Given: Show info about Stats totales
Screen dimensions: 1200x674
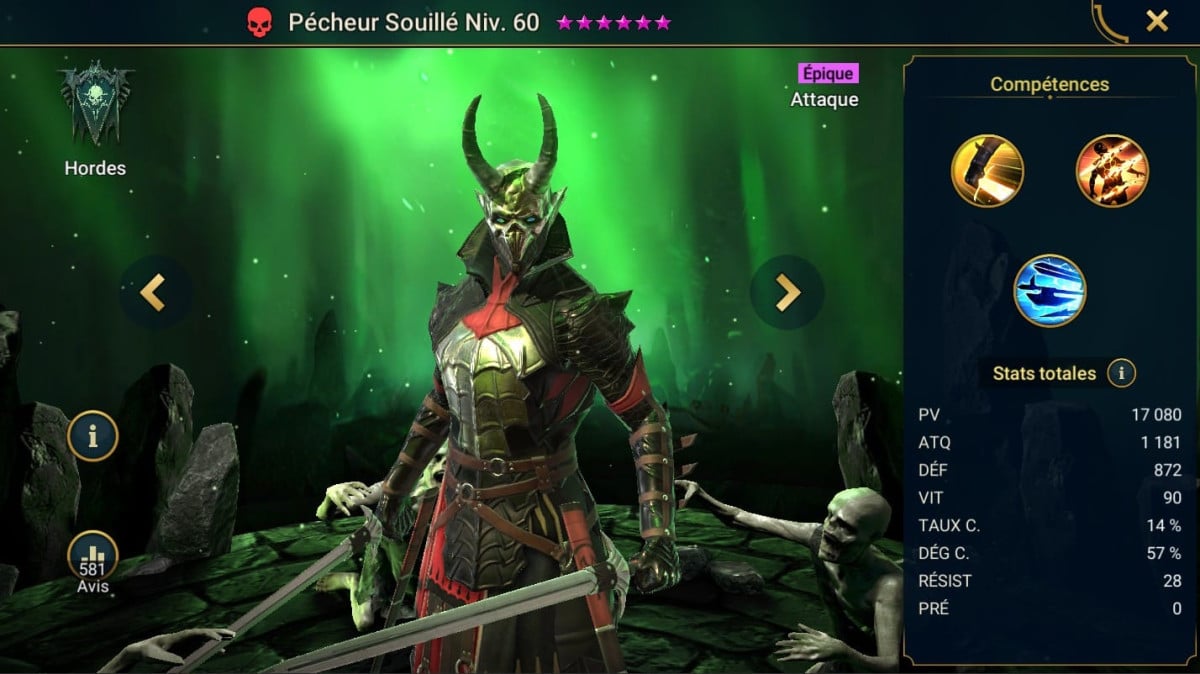Looking at the screenshot, I should tap(1121, 374).
